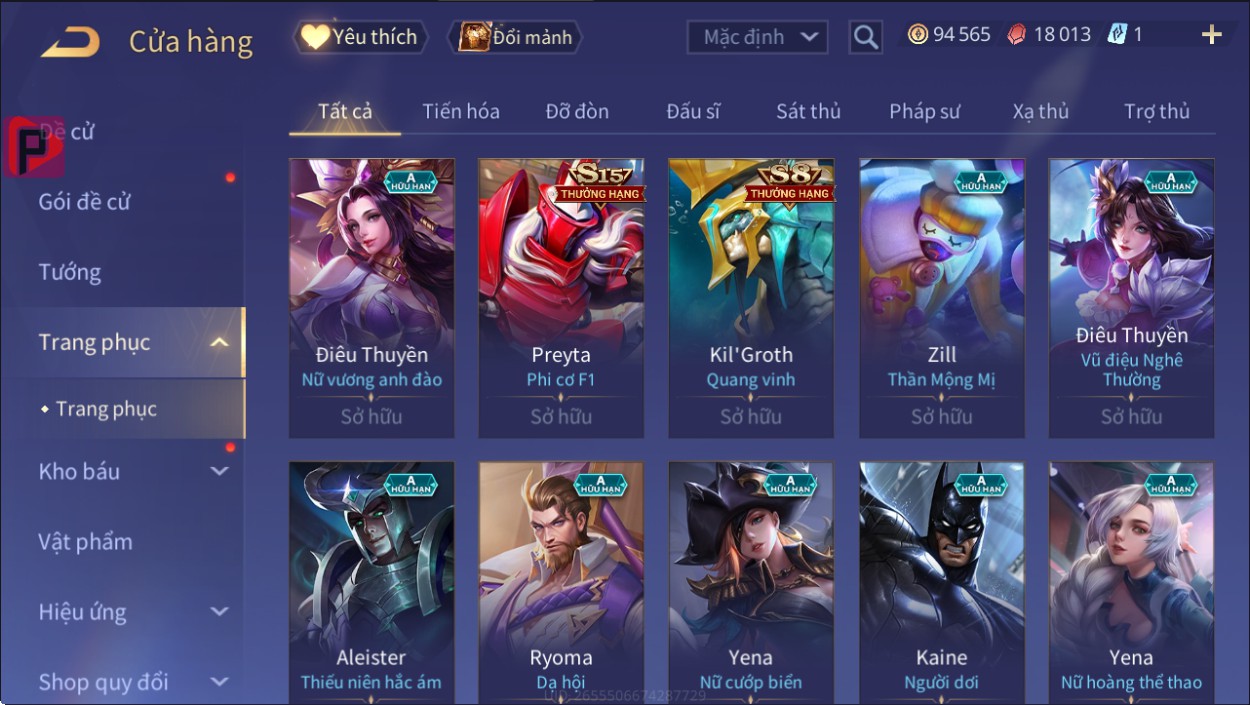This screenshot has width=1250, height=705.
Task: Pick the Zill Thần Mộng Mị skin card
Action: (x=942, y=298)
